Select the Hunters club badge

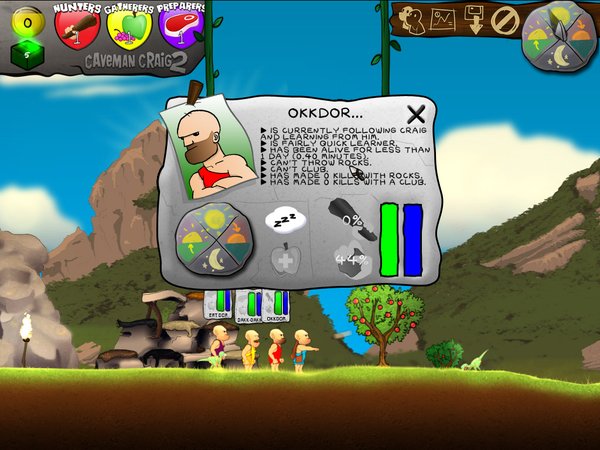[x=78, y=27]
